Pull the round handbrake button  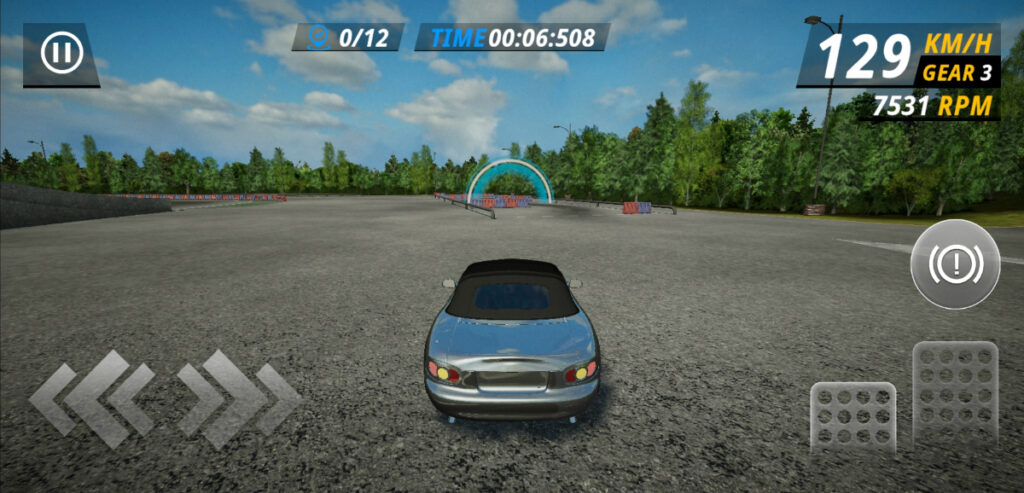tap(955, 264)
